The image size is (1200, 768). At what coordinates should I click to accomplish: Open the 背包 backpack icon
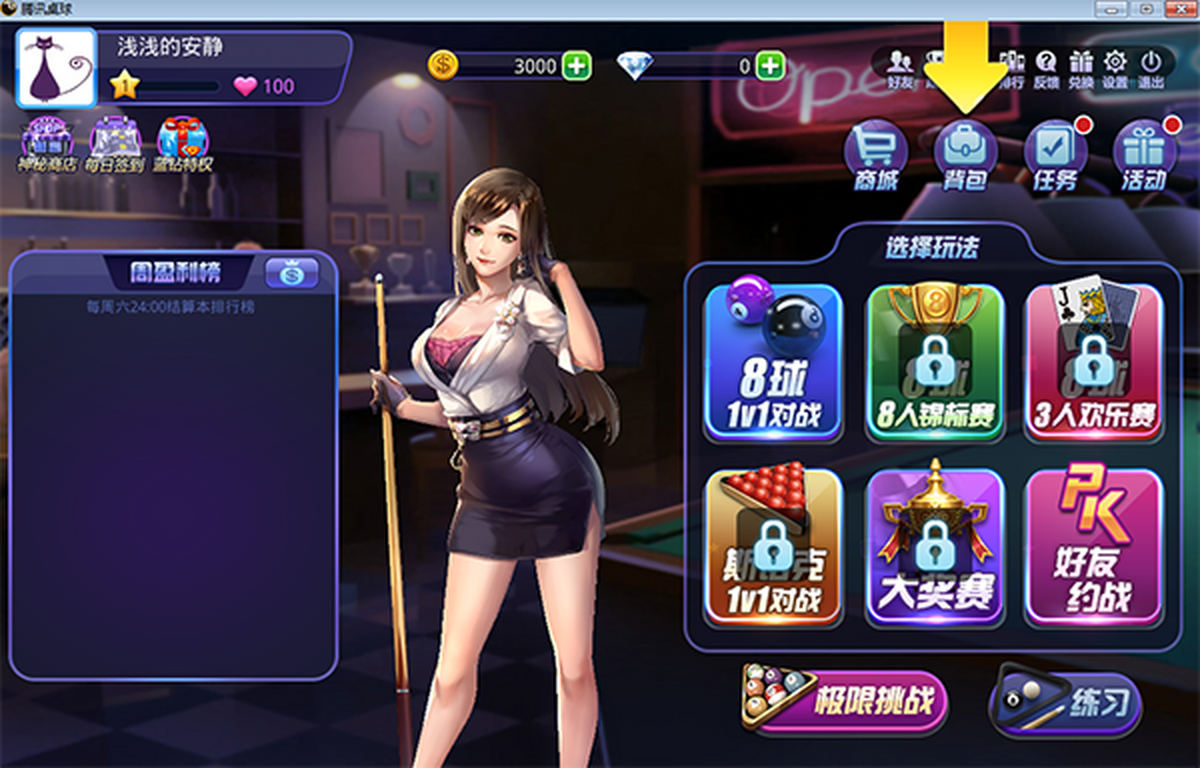point(965,155)
